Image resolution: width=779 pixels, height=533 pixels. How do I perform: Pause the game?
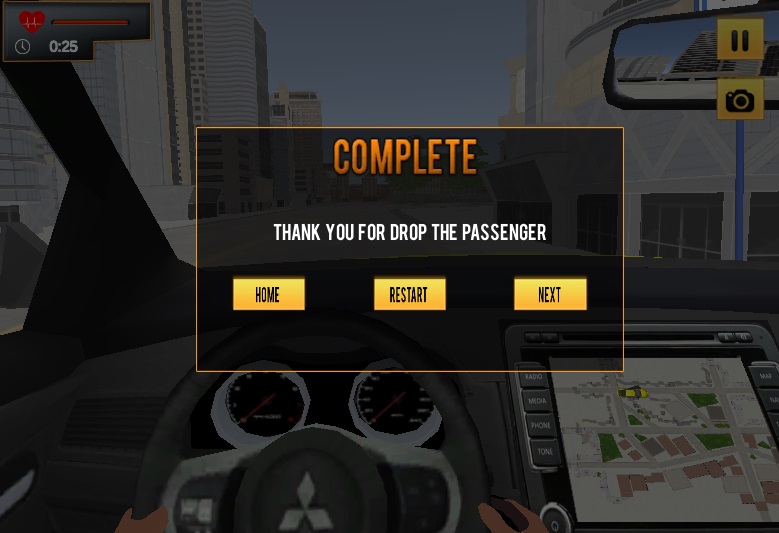(x=740, y=41)
